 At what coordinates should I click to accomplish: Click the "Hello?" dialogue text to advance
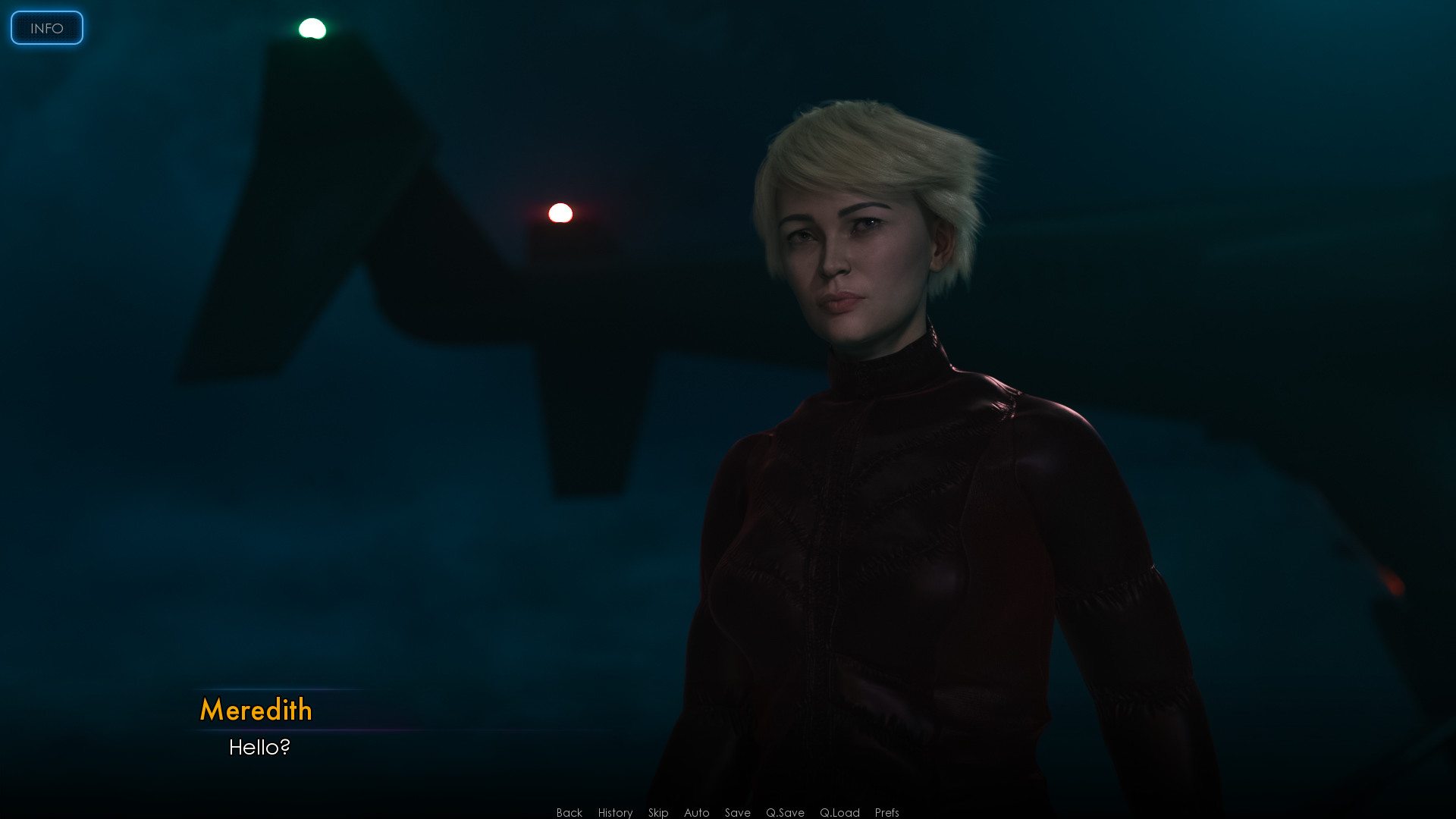pos(259,747)
